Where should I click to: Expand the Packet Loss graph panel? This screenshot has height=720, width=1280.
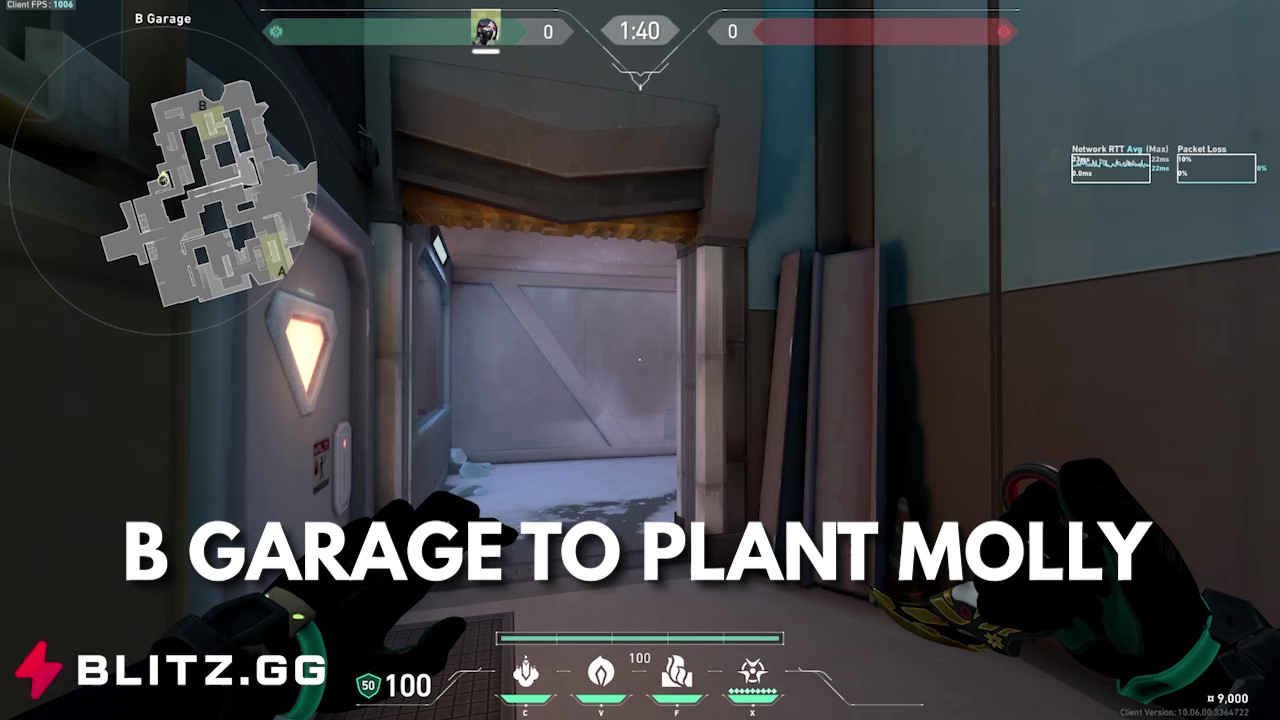(x=1216, y=168)
